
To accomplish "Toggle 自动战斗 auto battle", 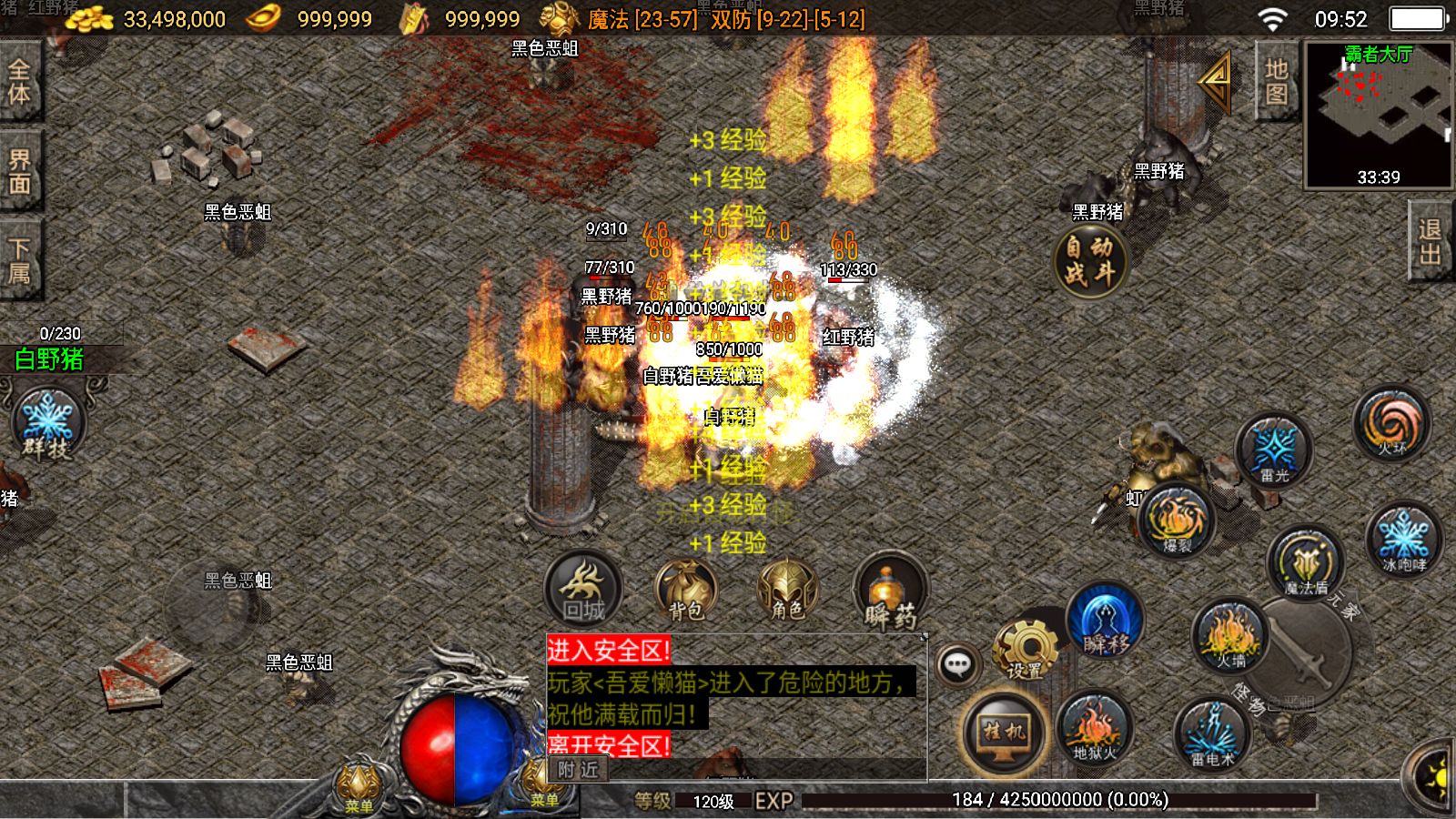I will pyautogui.click(x=1090, y=259).
